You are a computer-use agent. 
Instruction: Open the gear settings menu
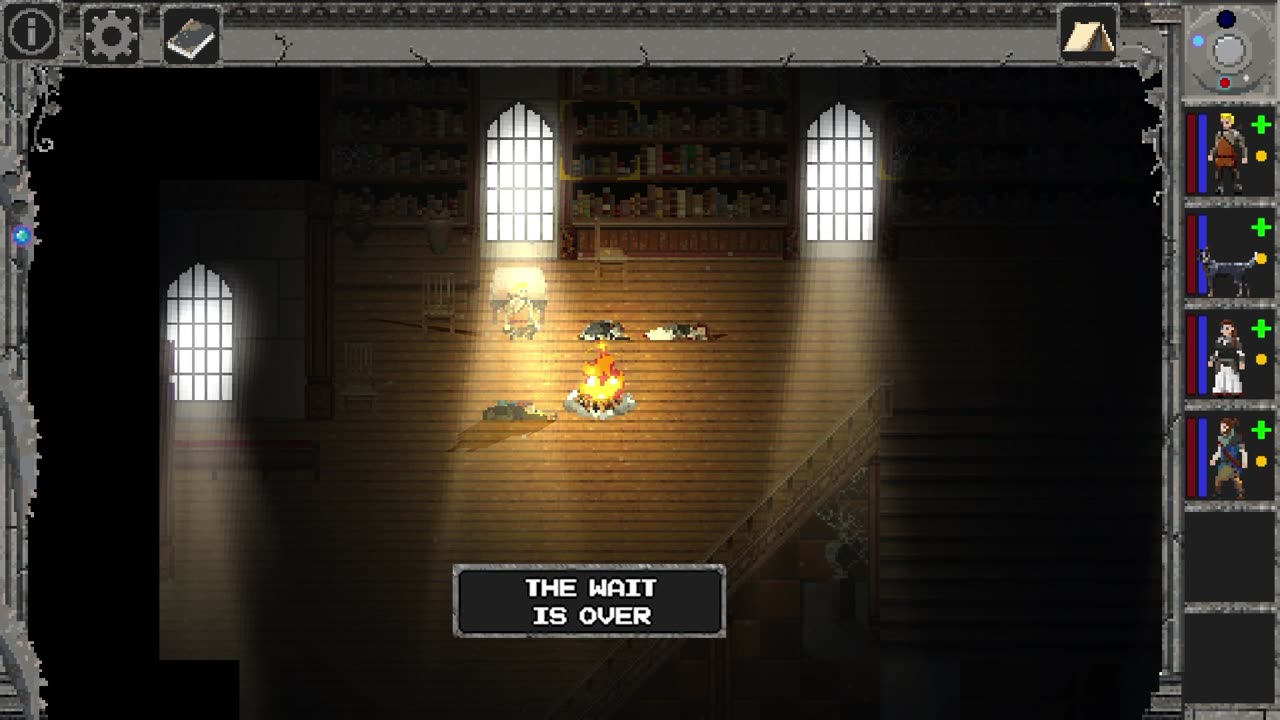coord(111,36)
